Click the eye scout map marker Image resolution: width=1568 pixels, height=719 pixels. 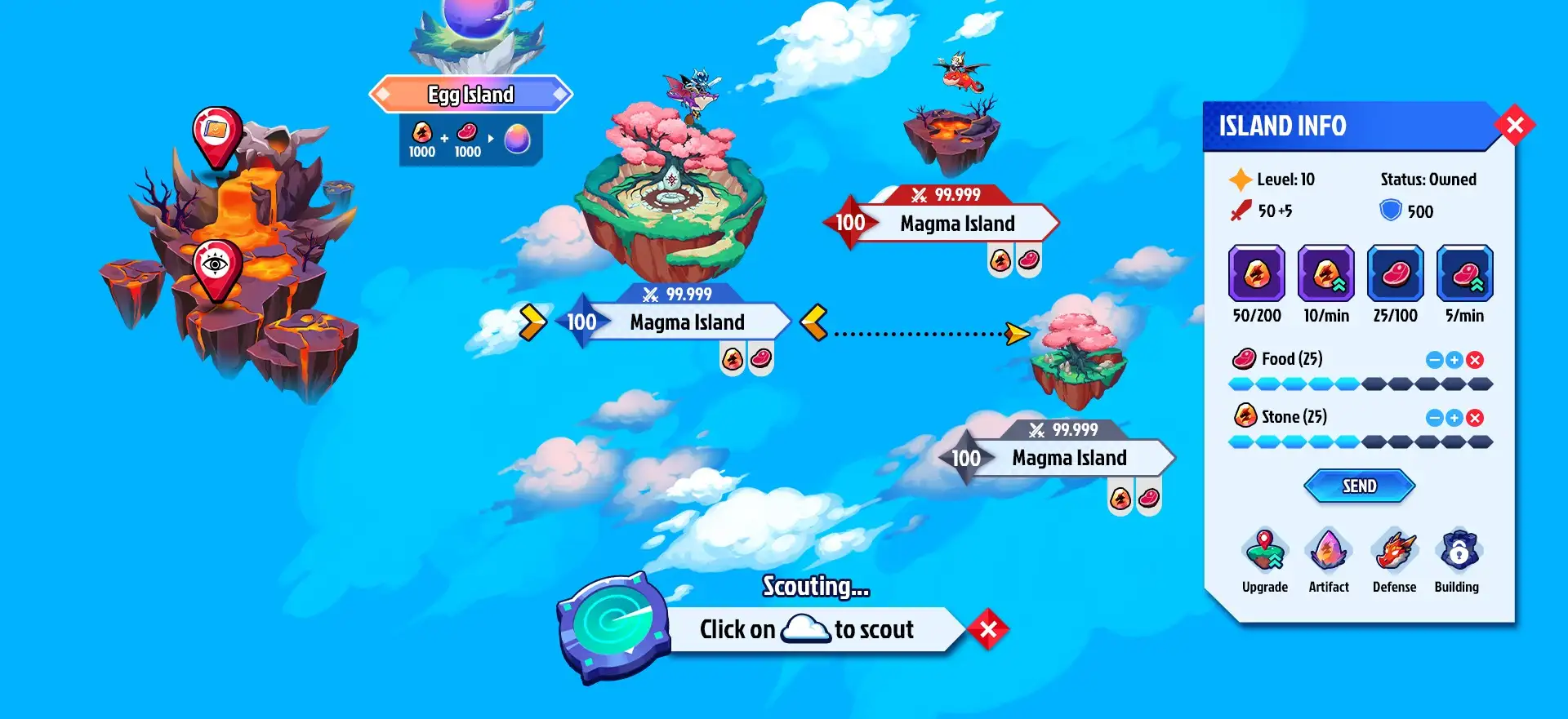click(216, 265)
